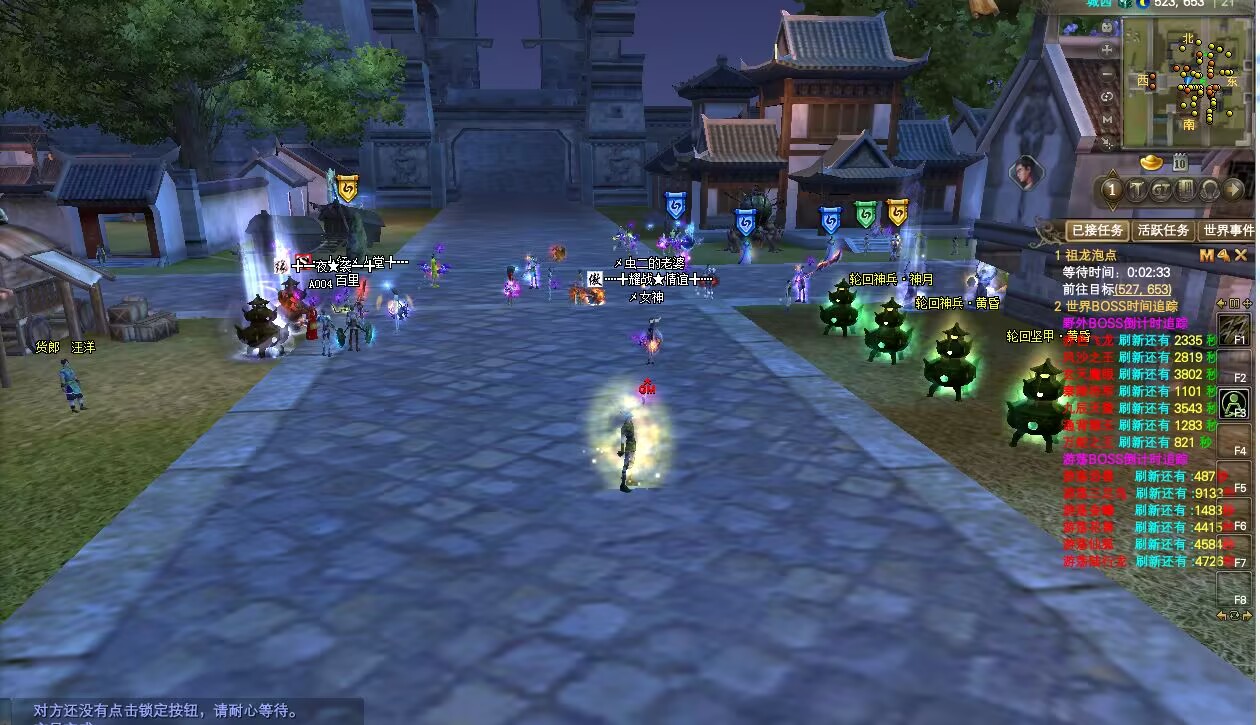The image size is (1260, 725).
Task: Open the 活跃任务 tab
Action: point(1163,231)
